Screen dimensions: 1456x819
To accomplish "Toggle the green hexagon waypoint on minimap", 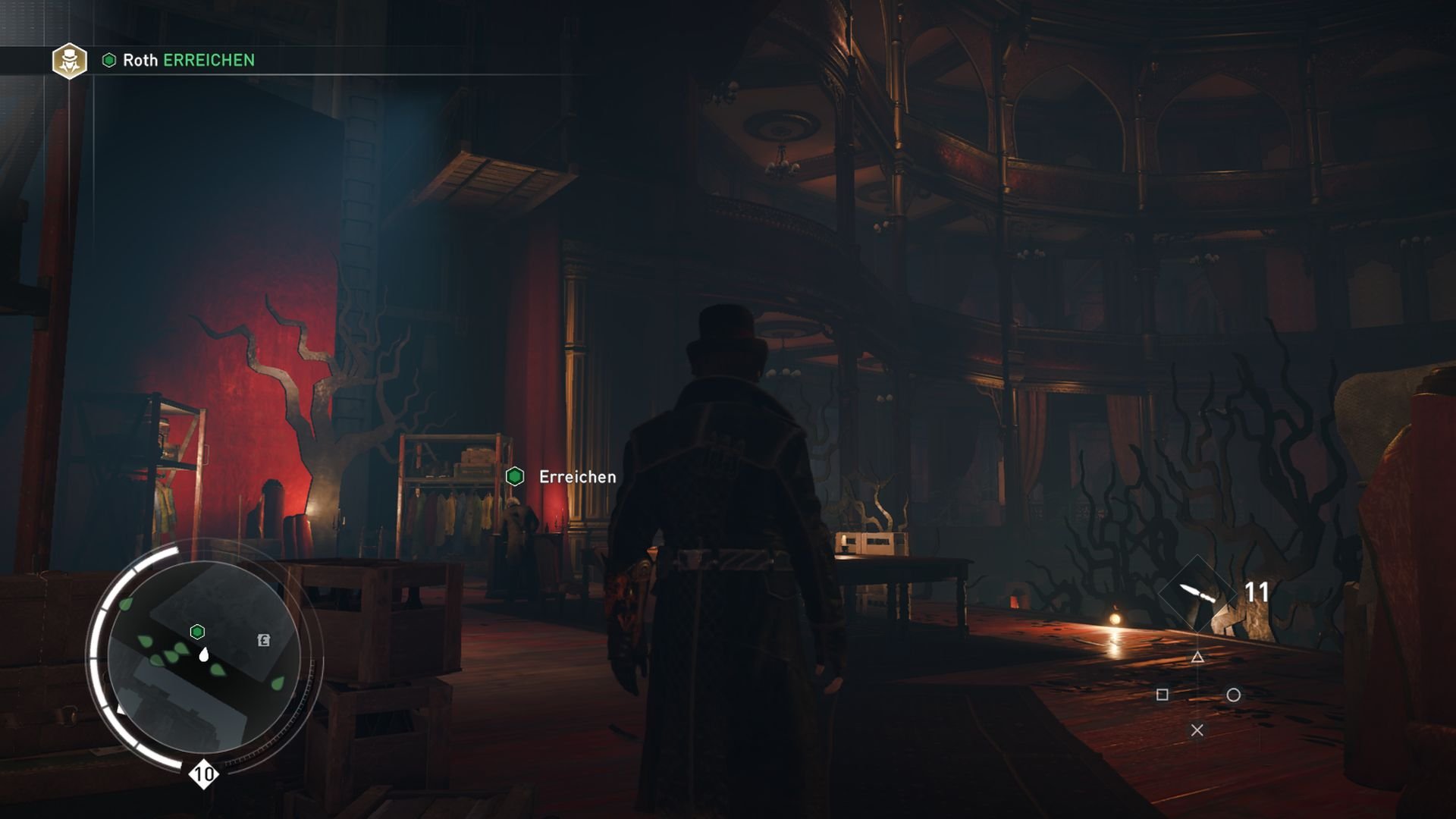I will [199, 629].
